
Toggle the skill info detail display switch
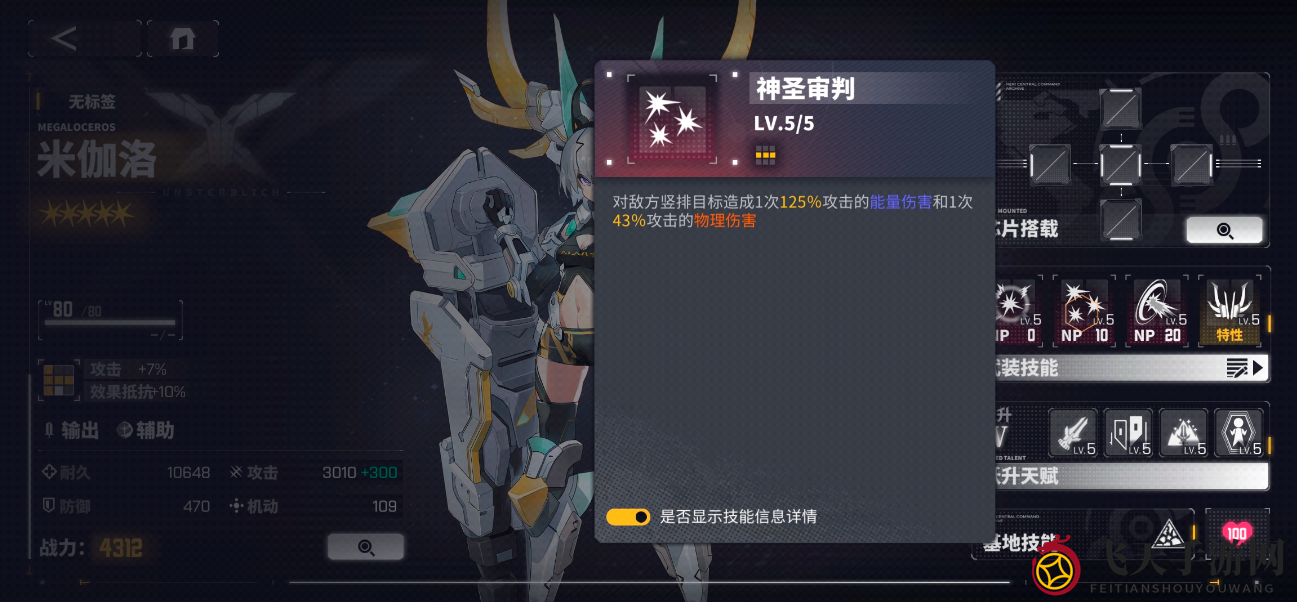click(x=628, y=517)
